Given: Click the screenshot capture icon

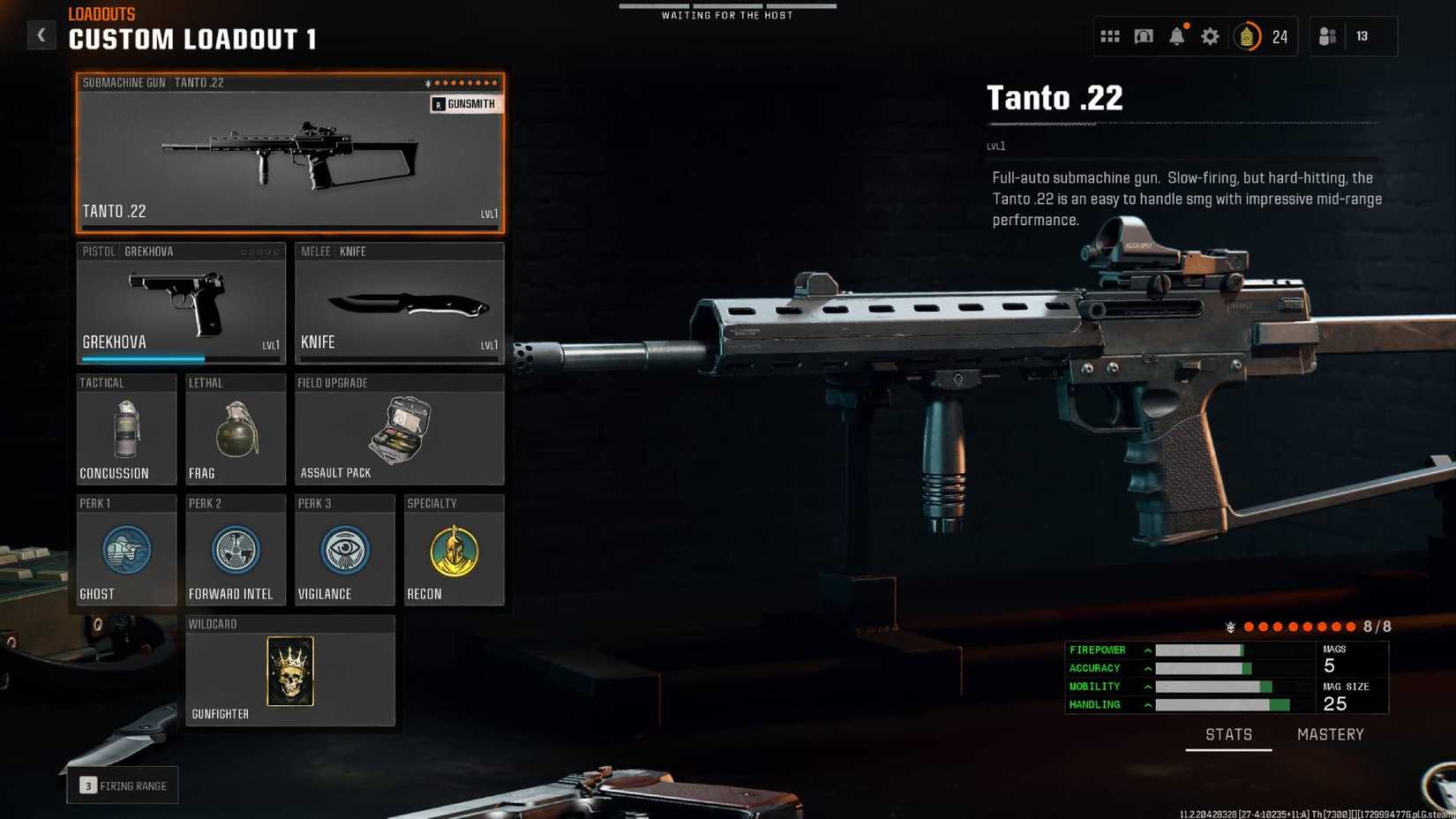Looking at the screenshot, I should (x=1144, y=36).
